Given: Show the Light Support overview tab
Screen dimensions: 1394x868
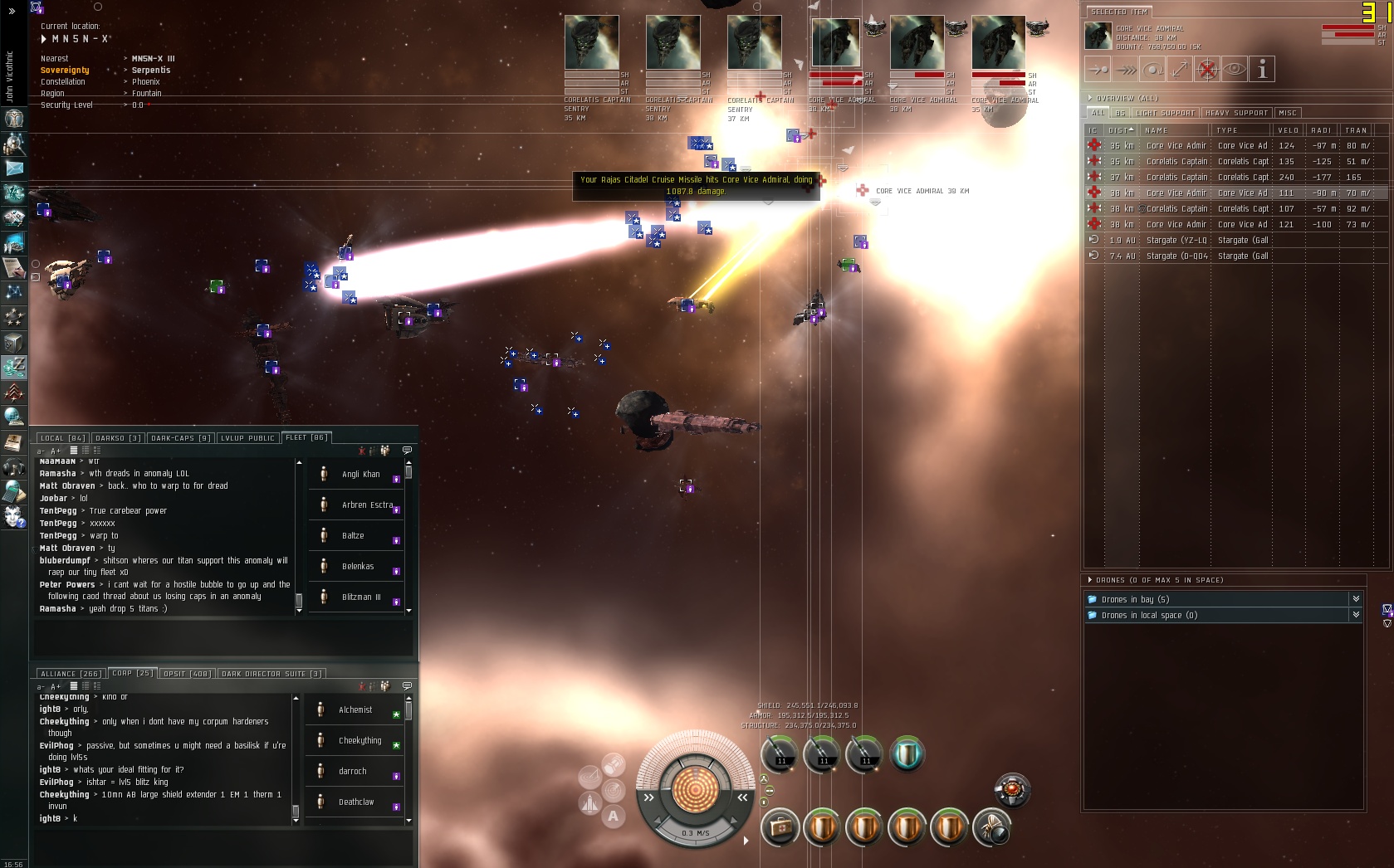Looking at the screenshot, I should (1165, 113).
